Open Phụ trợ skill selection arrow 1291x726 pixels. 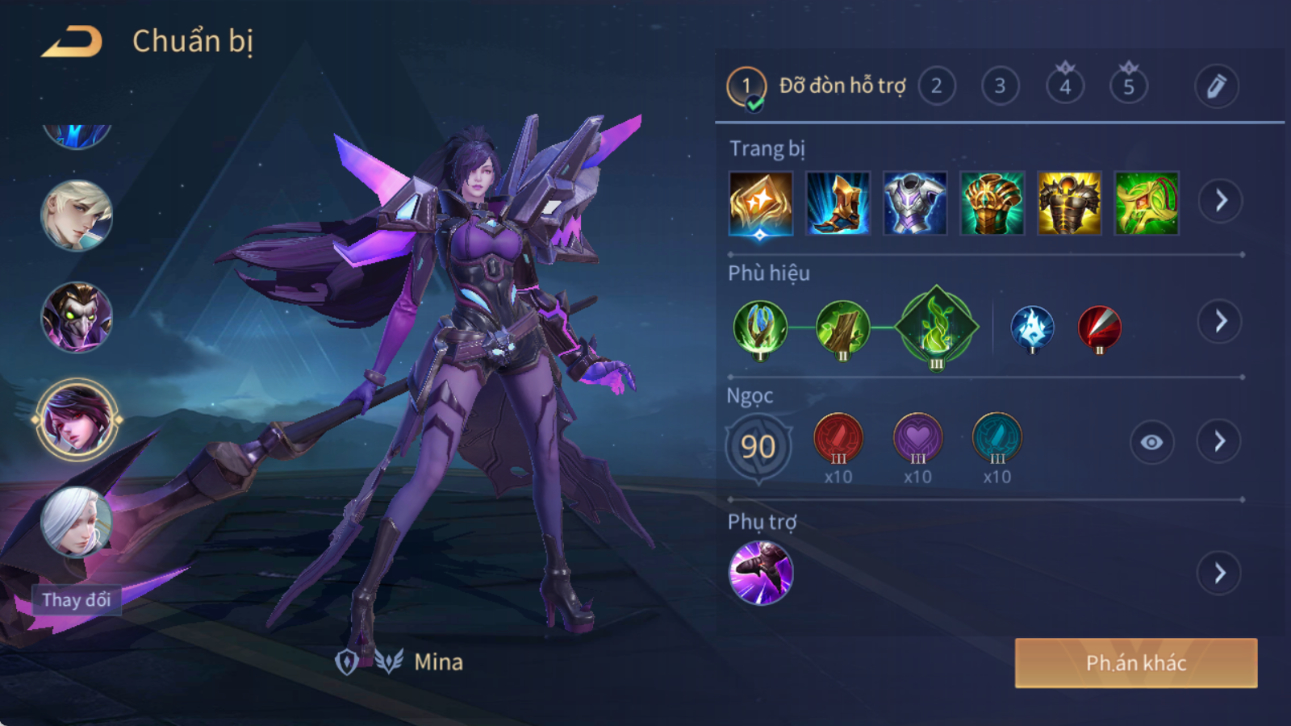(1220, 573)
